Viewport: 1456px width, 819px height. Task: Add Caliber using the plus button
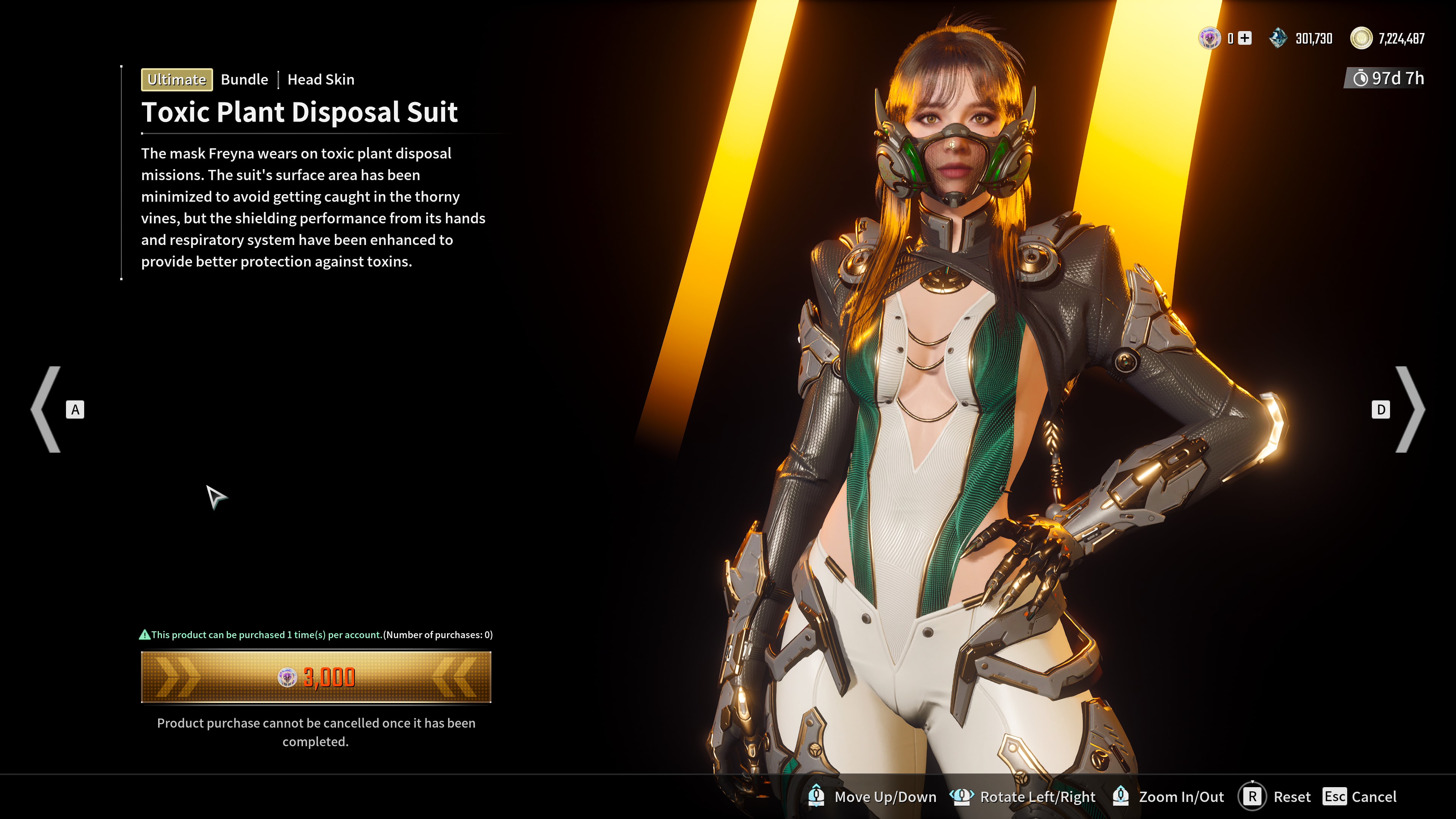[1244, 38]
